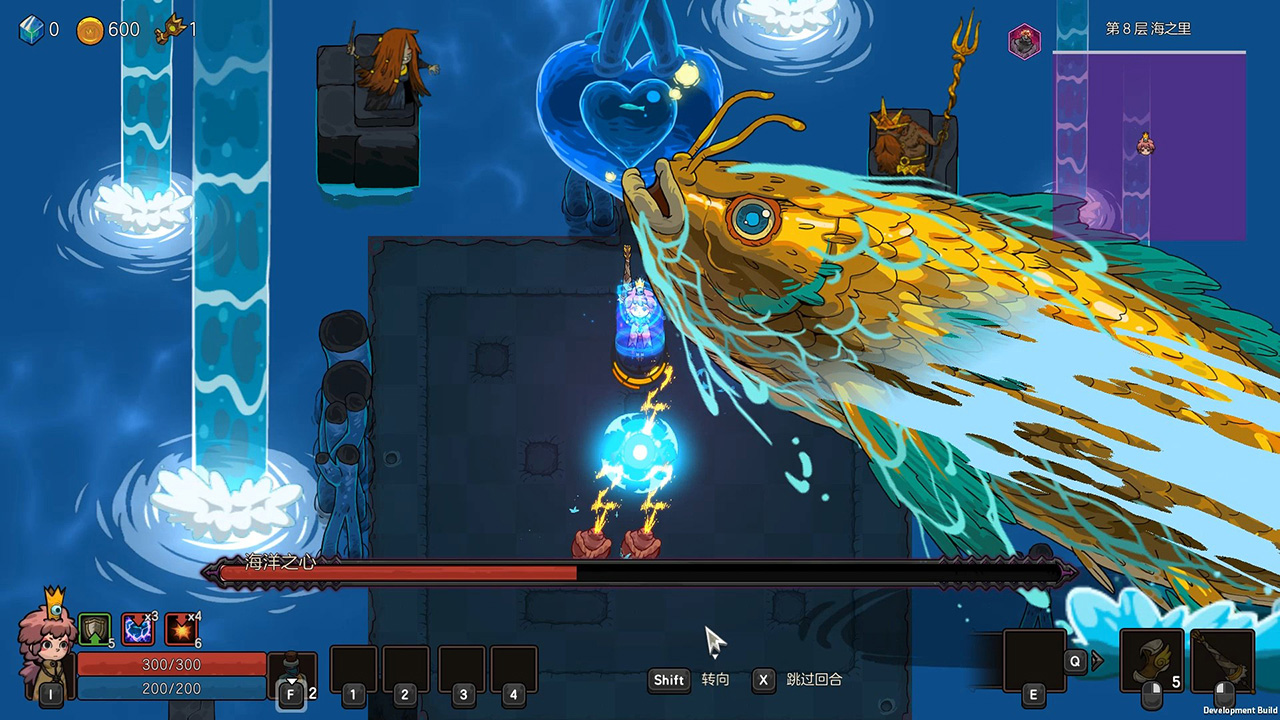Click the hexagonal boss icon beside the minimap
1280x720 pixels.
(1025, 42)
